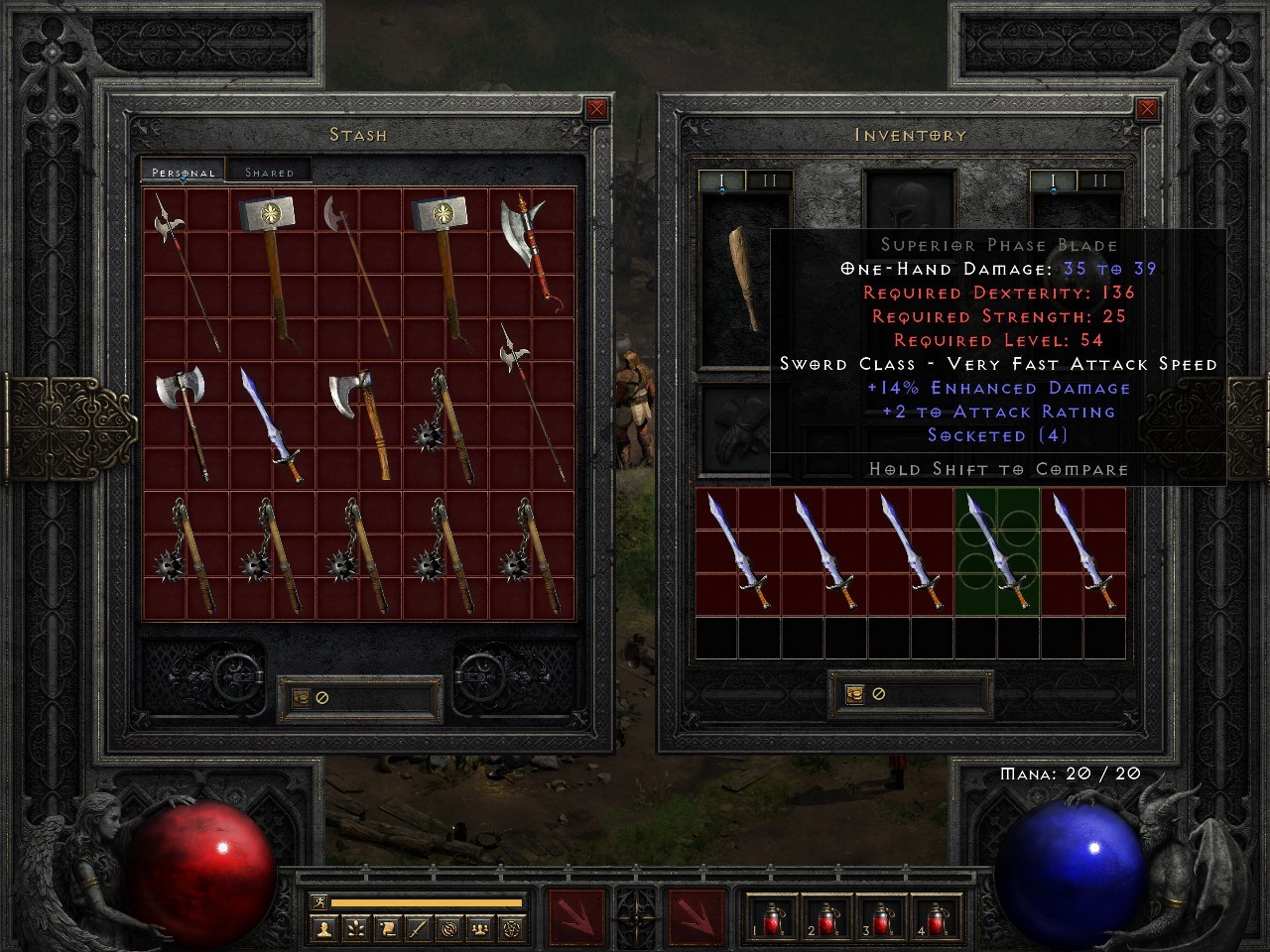Click the gold coin icon below the stash
Viewport: 1270px width, 952px height.
[300, 697]
